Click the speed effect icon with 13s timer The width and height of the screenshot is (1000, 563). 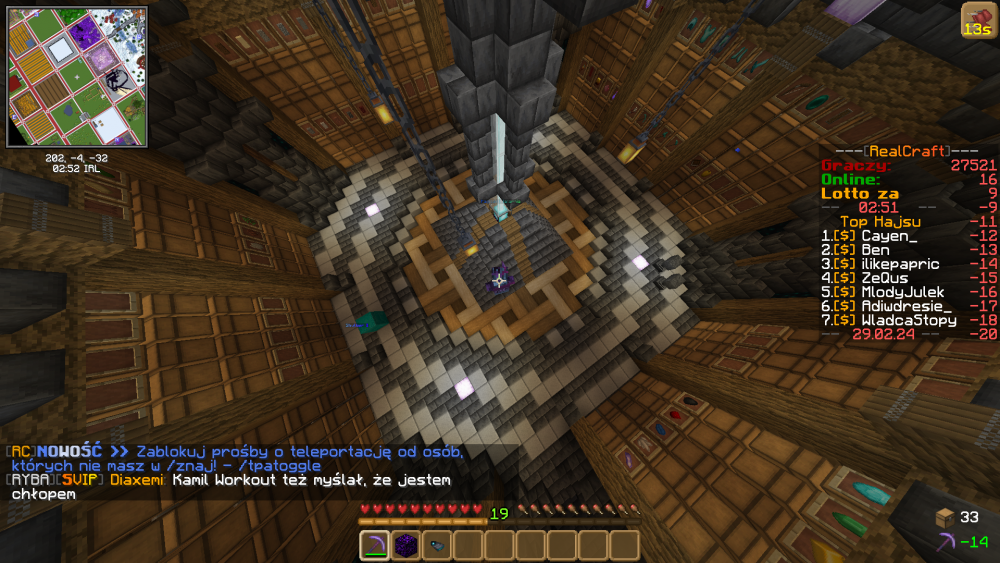pos(977,20)
